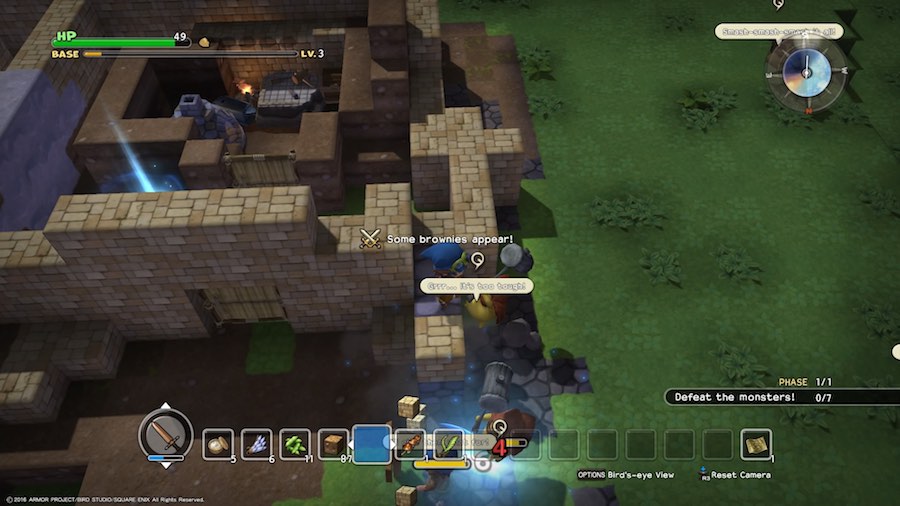Click the compass day-night clock
This screenshot has width=900, height=506.
(x=804, y=72)
